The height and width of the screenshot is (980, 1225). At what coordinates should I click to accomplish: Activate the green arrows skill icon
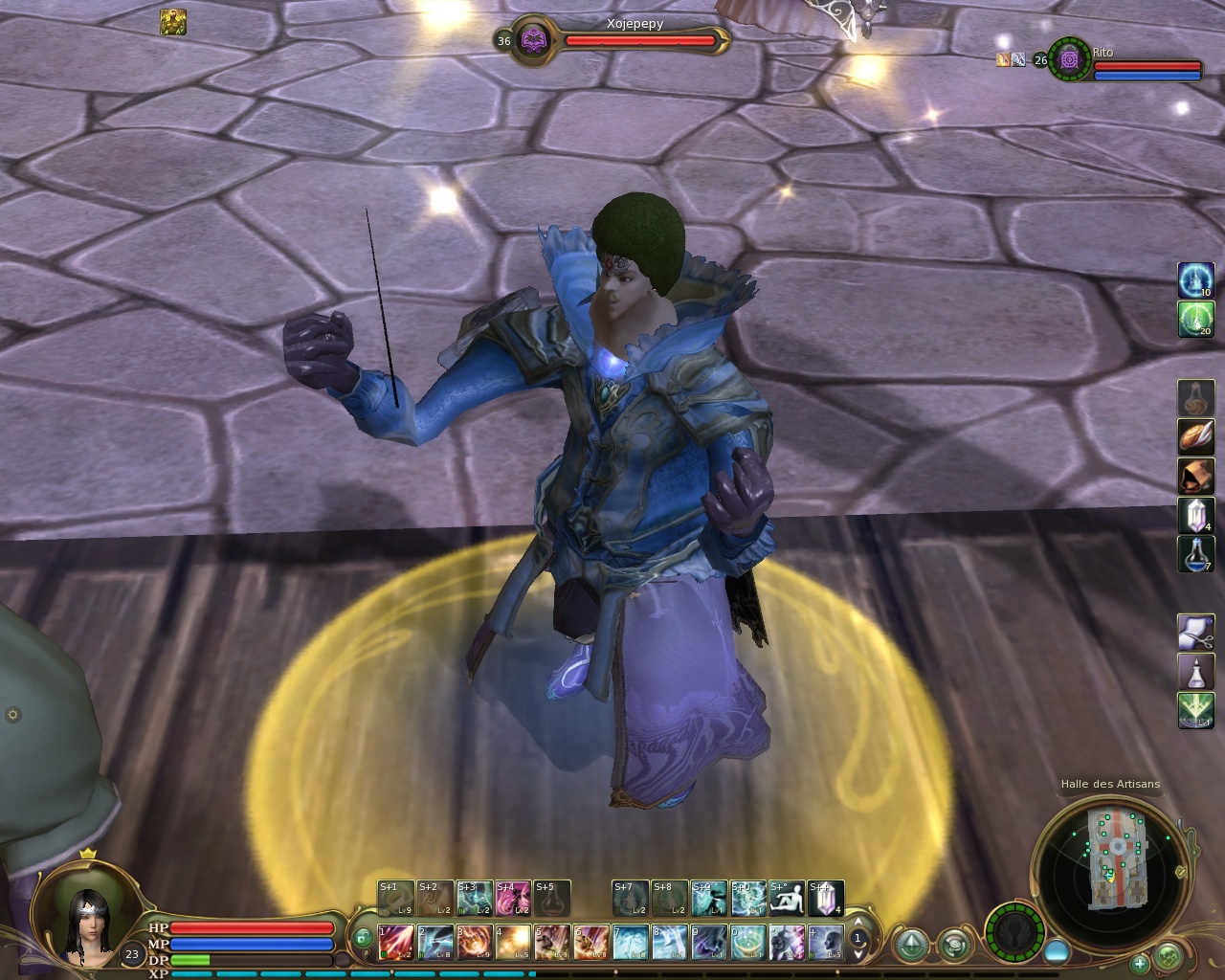pyautogui.click(x=1195, y=710)
